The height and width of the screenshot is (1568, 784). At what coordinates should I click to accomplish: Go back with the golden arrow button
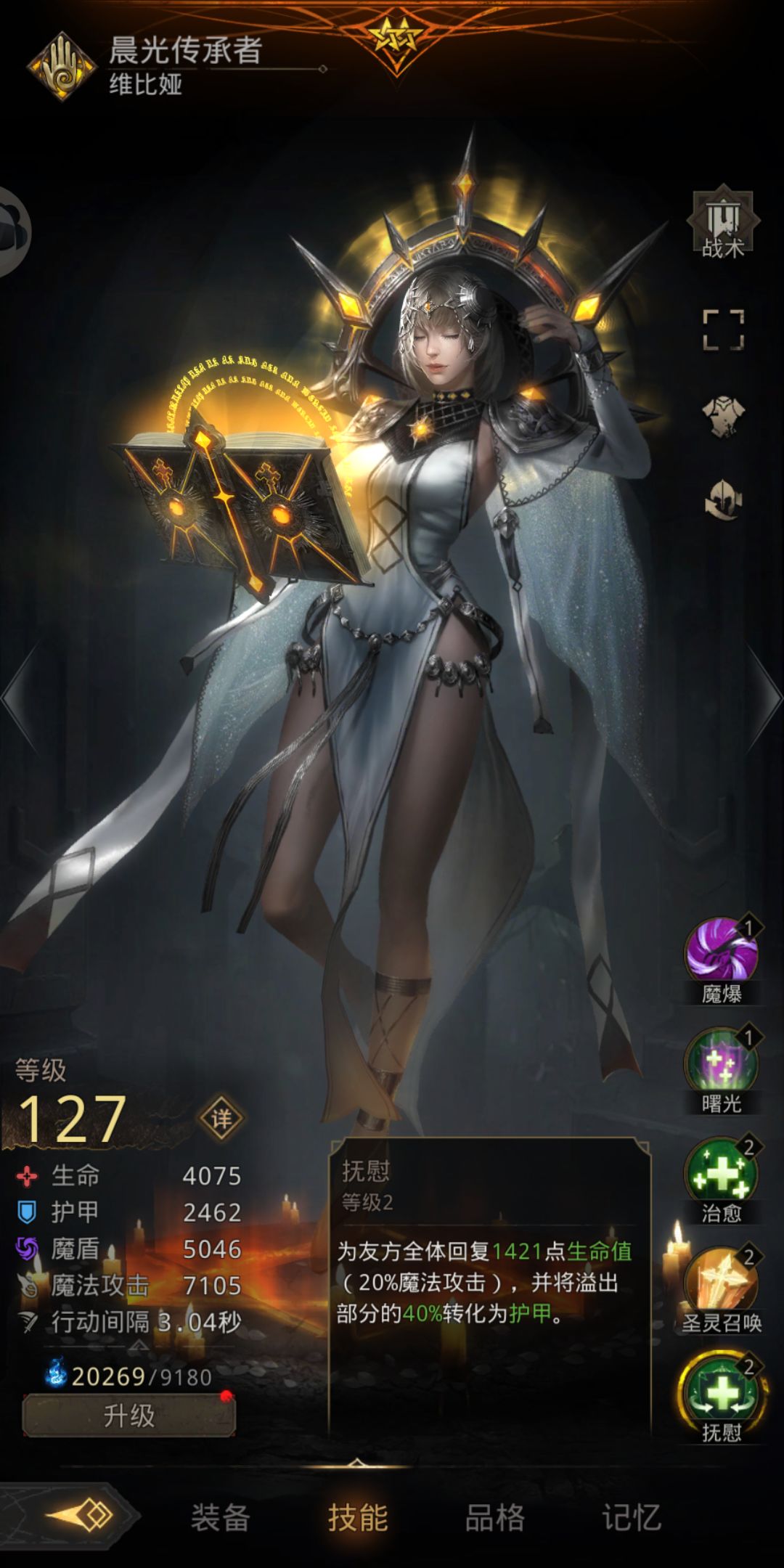(x=80, y=1516)
